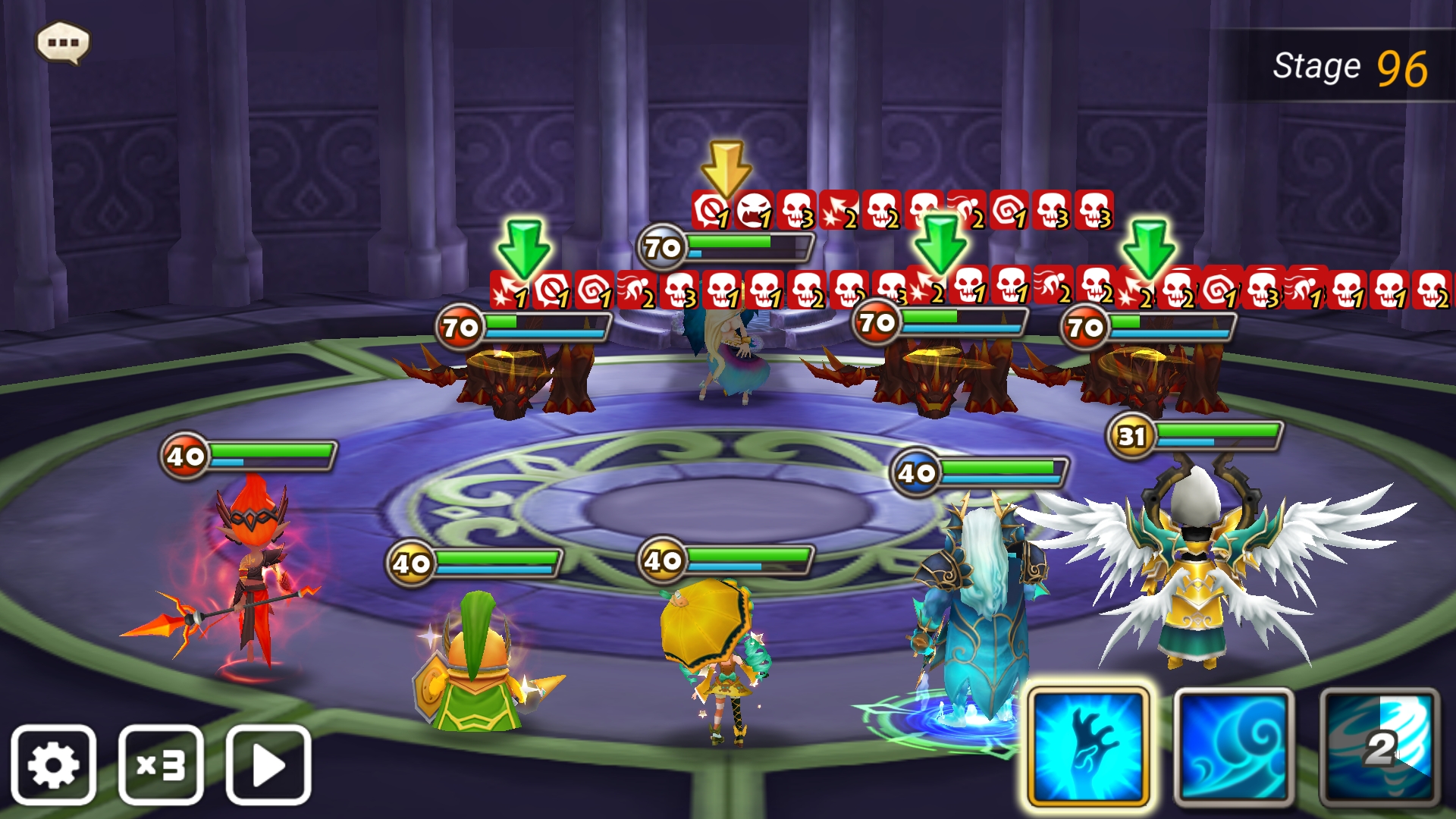Select the tornado skill on cooldown
The image size is (1456, 819).
pos(1379,747)
